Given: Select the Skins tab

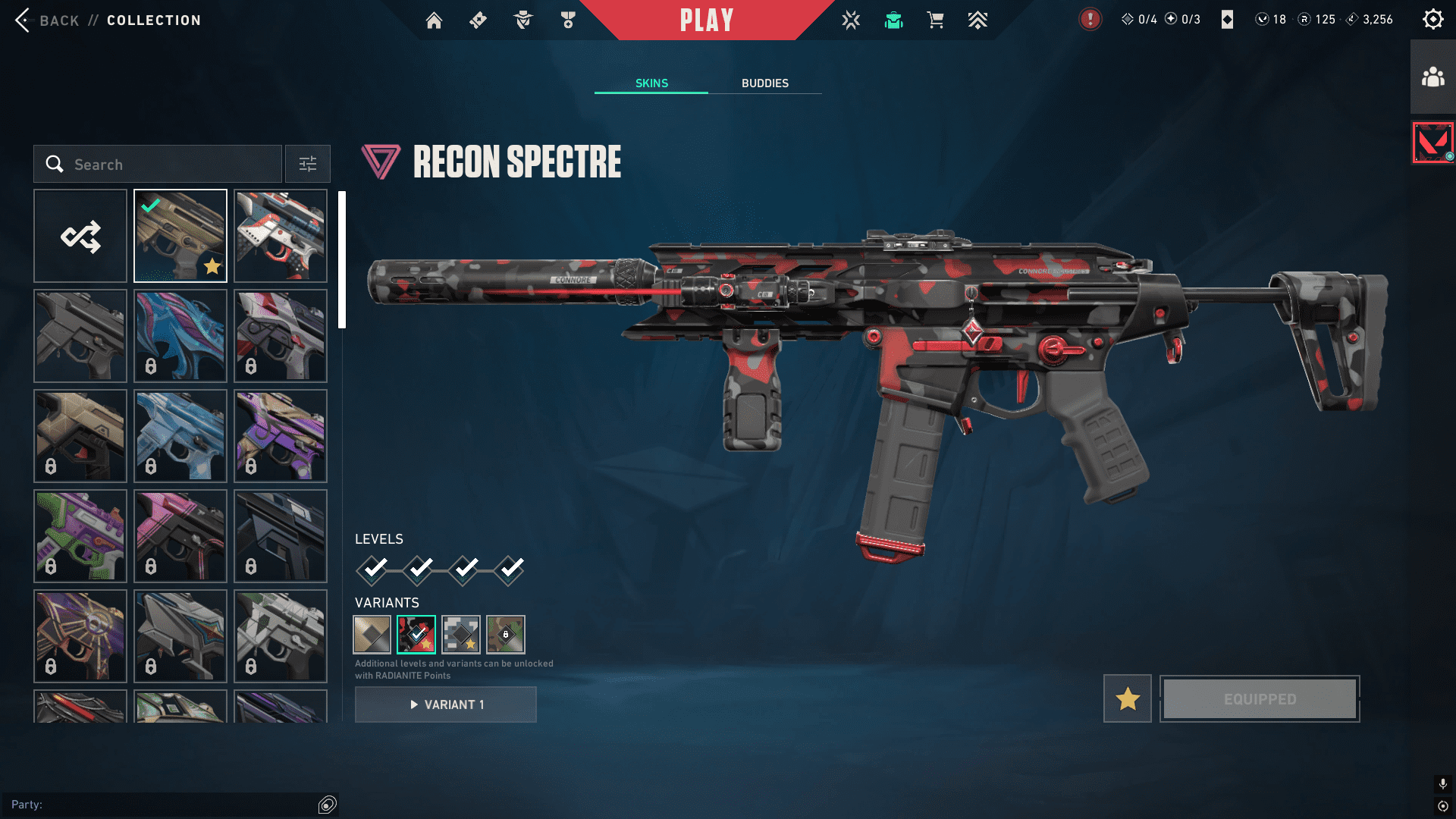Looking at the screenshot, I should pos(651,83).
